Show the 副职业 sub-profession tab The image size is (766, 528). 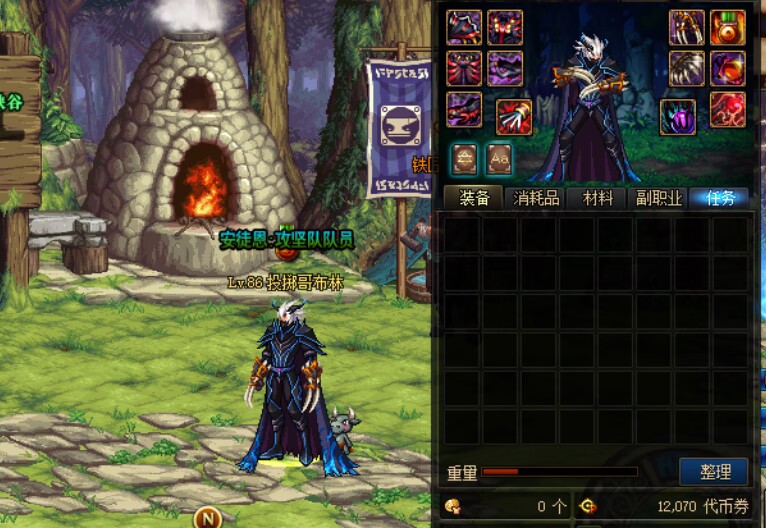click(659, 197)
